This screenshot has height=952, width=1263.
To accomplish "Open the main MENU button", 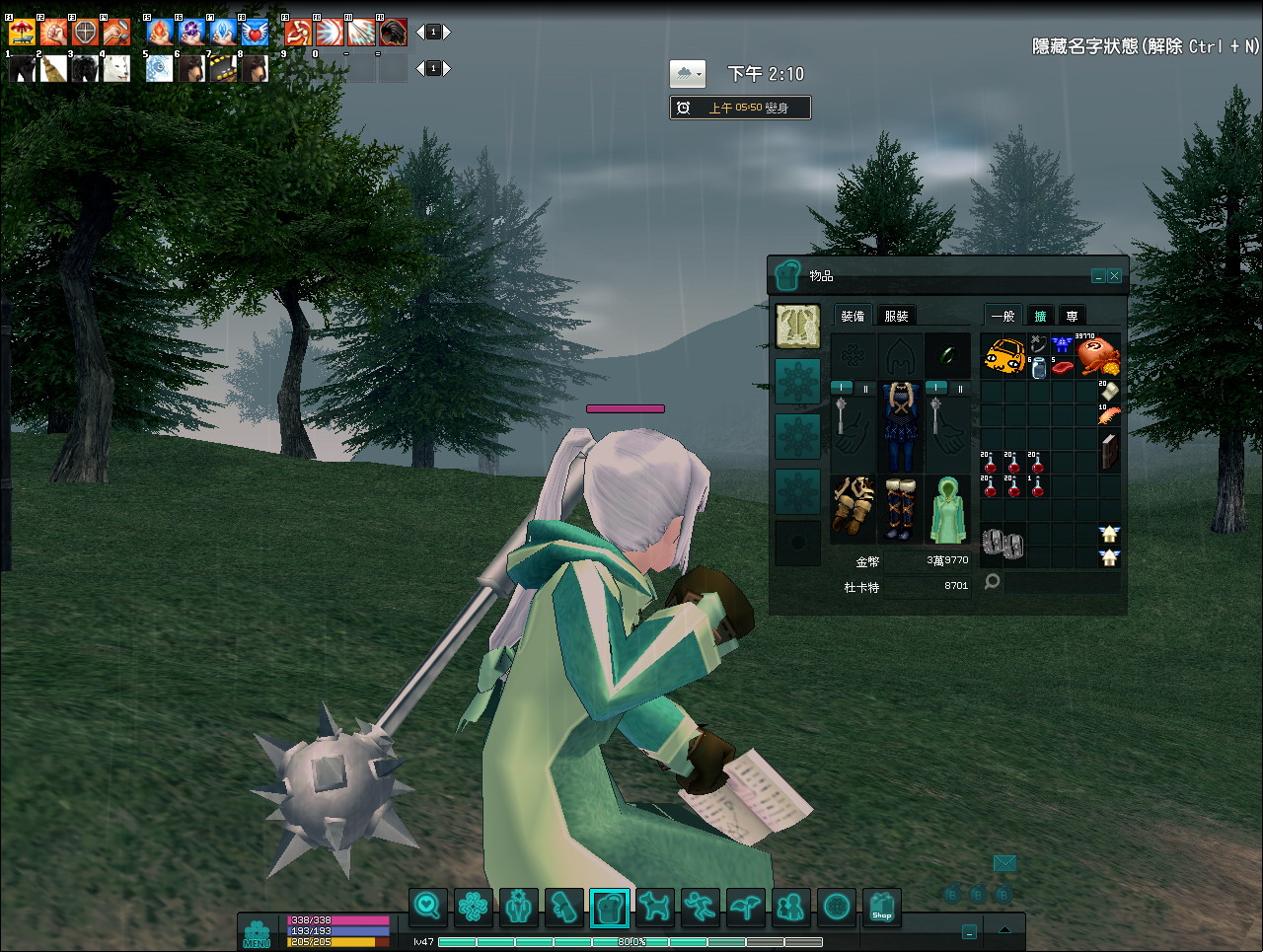I will click(257, 933).
